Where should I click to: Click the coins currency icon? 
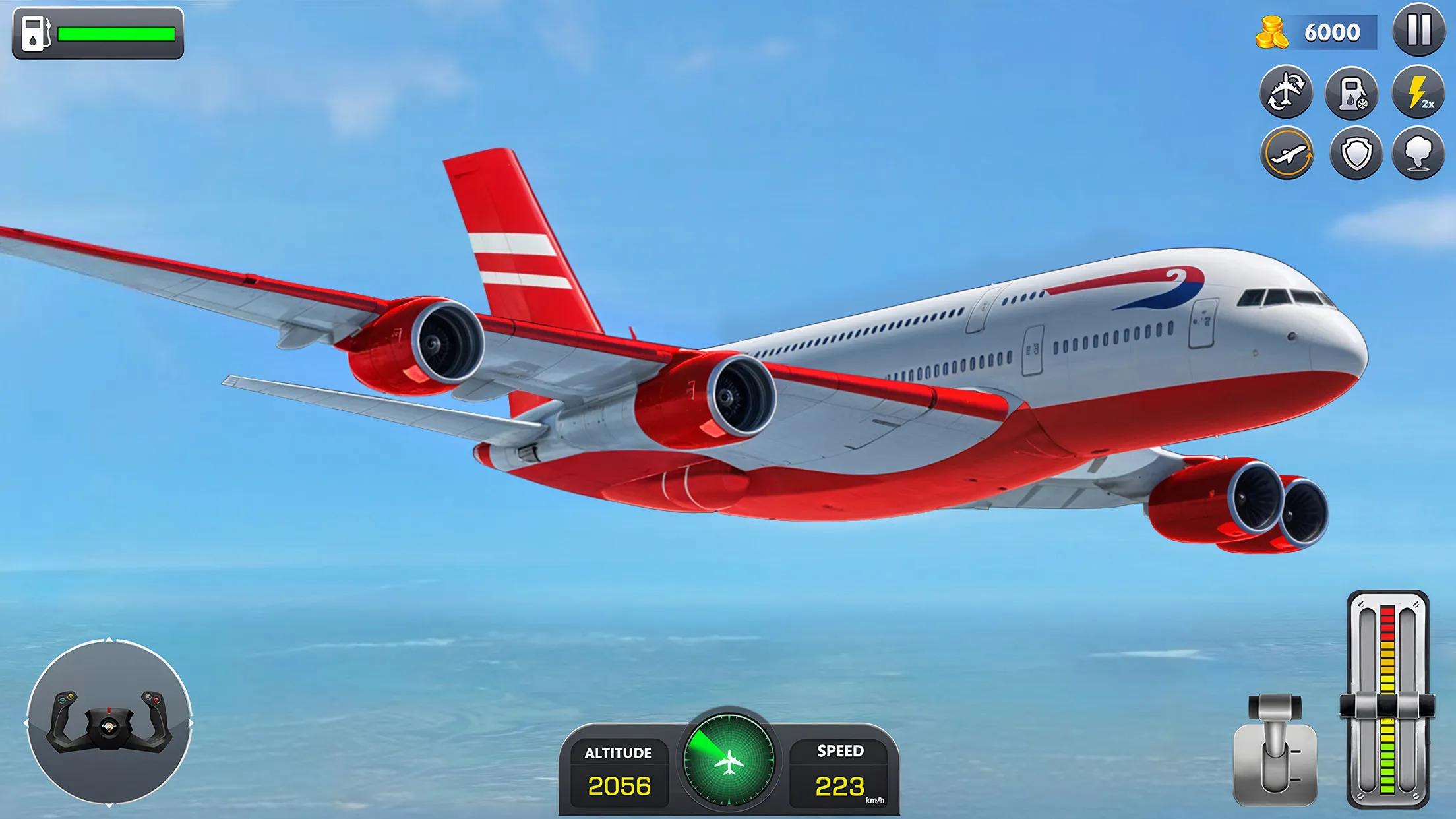point(1273,32)
